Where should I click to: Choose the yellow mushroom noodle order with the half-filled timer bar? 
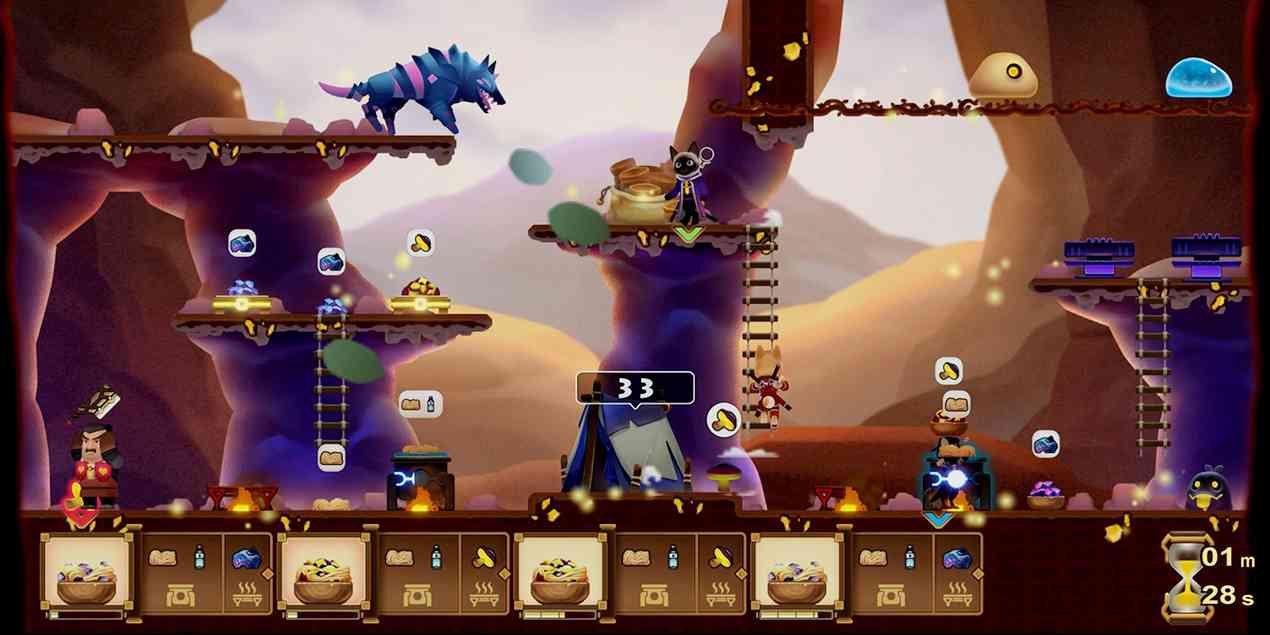pos(559,575)
